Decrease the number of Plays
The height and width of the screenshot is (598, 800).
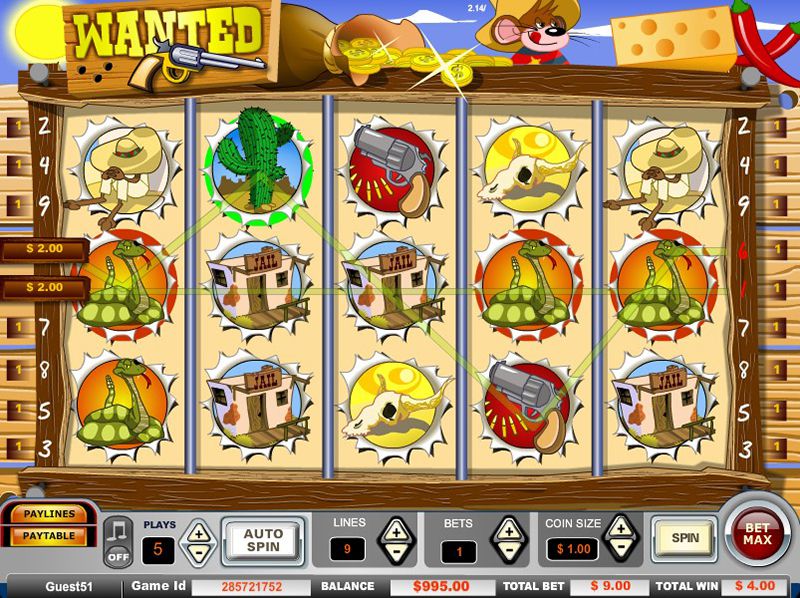pyautogui.click(x=197, y=551)
